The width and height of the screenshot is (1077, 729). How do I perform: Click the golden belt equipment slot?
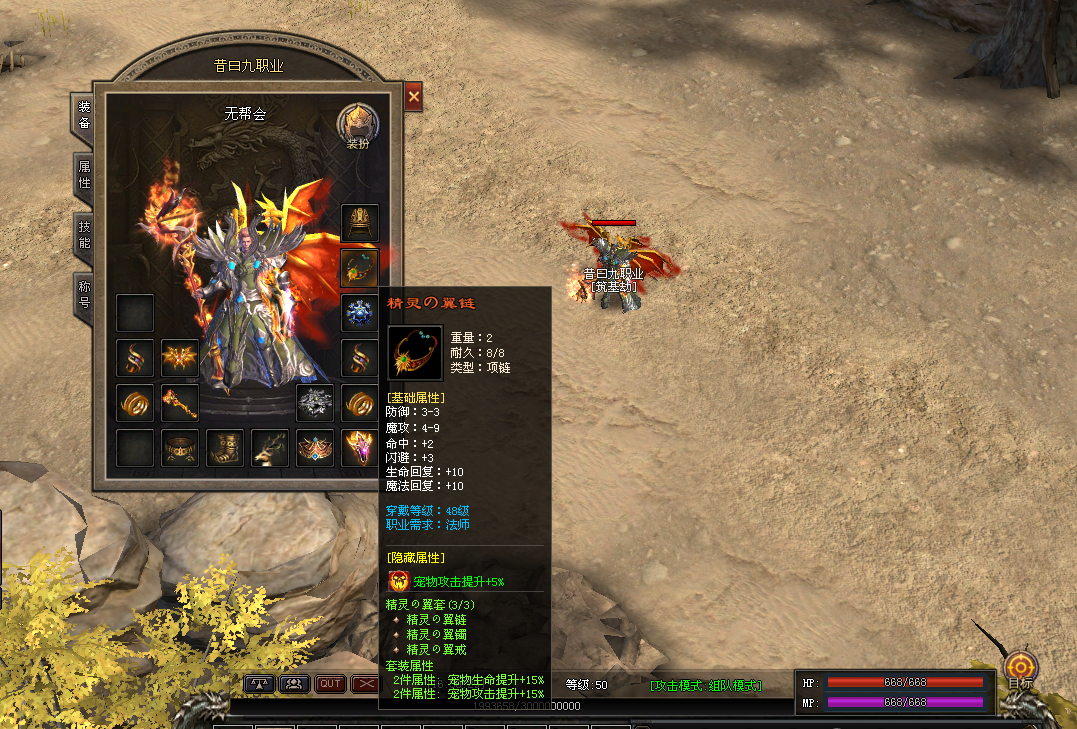click(x=180, y=447)
